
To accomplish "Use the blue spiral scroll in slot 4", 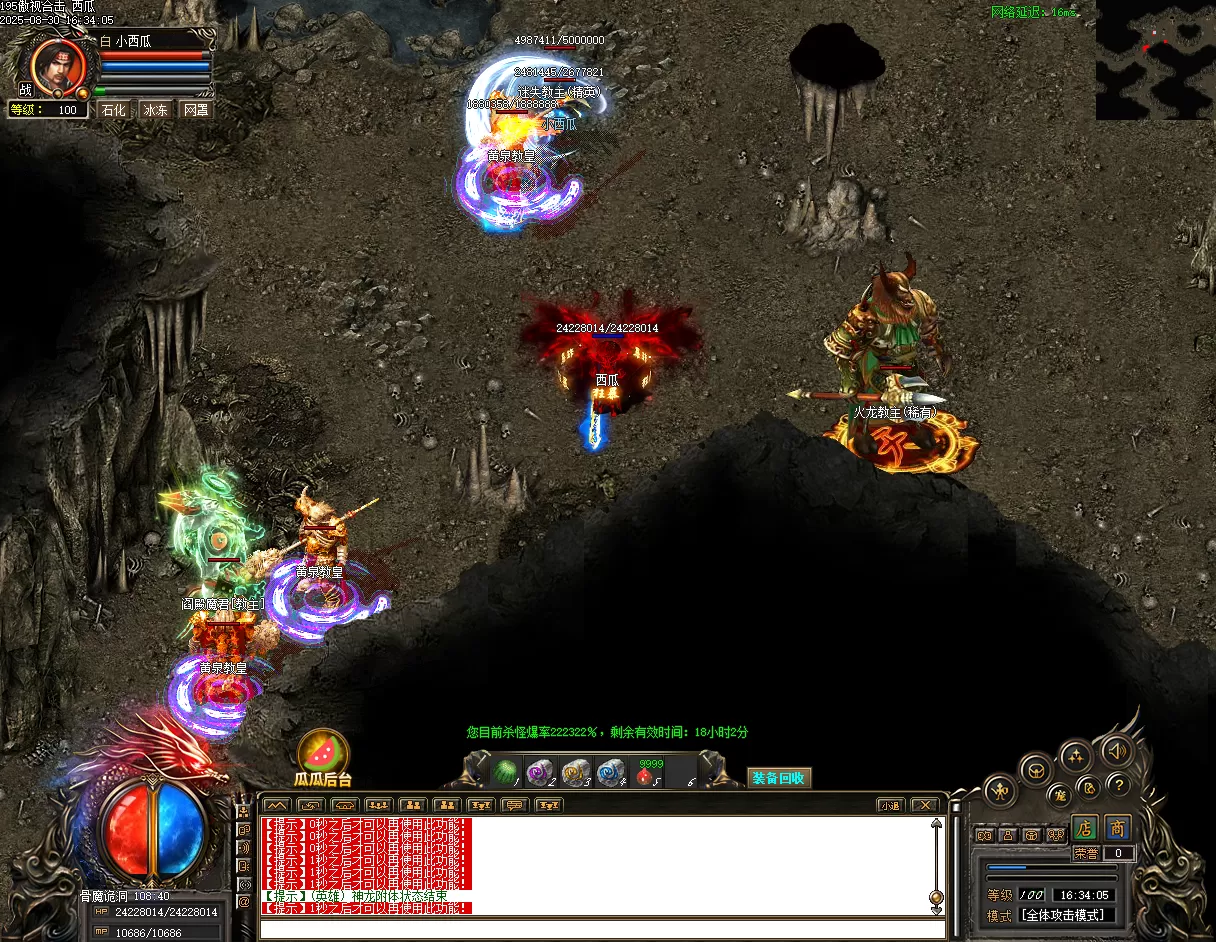I will tap(609, 772).
